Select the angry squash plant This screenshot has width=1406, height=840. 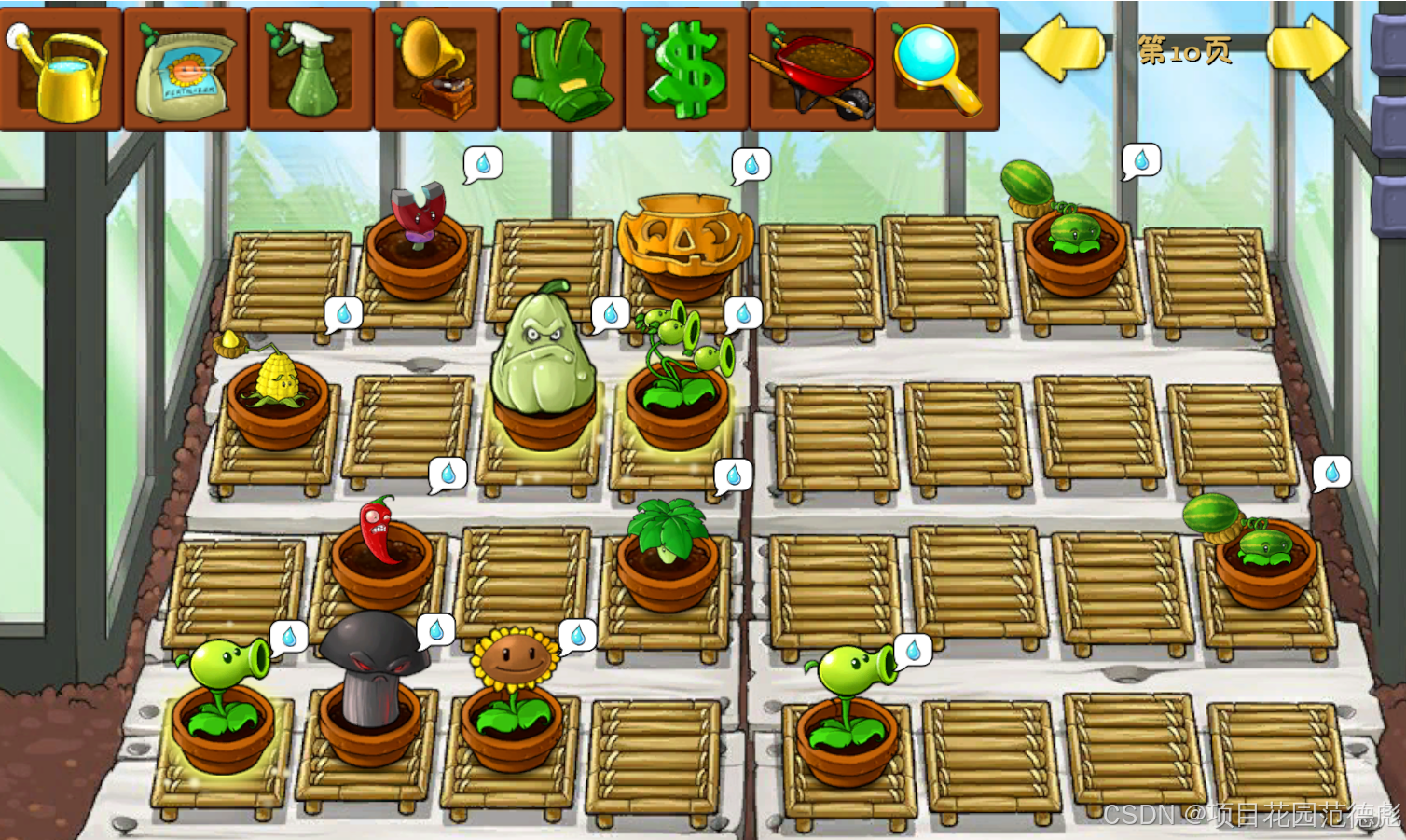(x=543, y=354)
